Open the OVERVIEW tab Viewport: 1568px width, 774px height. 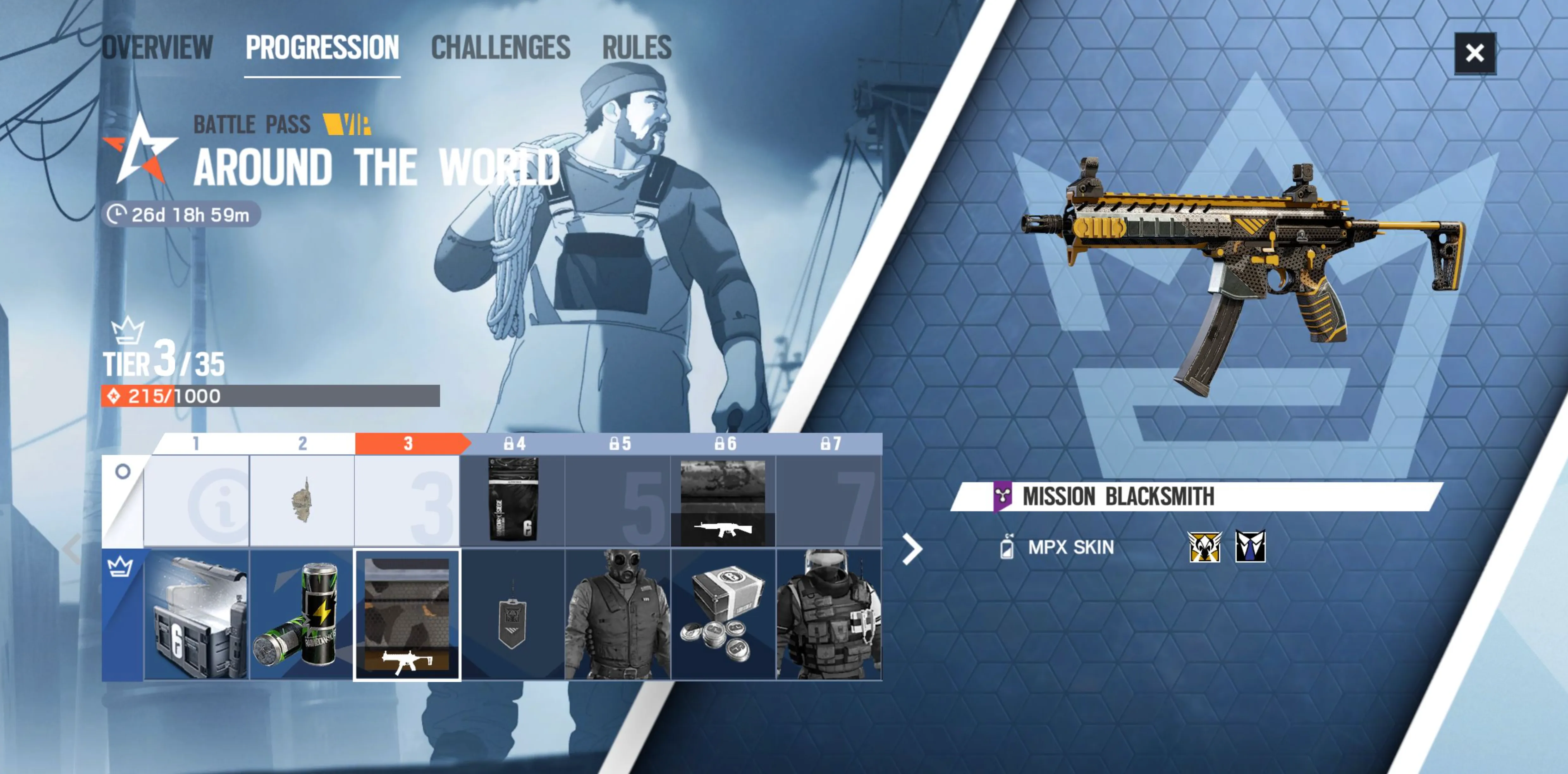click(x=157, y=47)
